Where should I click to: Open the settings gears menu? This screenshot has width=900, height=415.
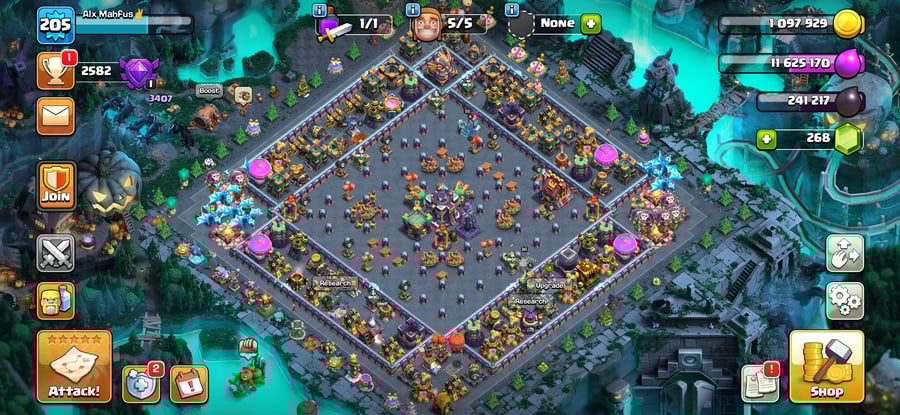coord(845,300)
